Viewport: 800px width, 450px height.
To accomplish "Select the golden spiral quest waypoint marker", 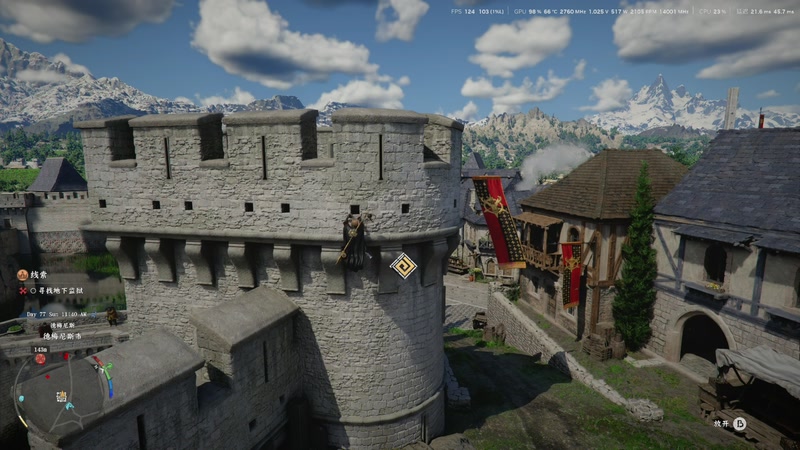I will [x=403, y=265].
